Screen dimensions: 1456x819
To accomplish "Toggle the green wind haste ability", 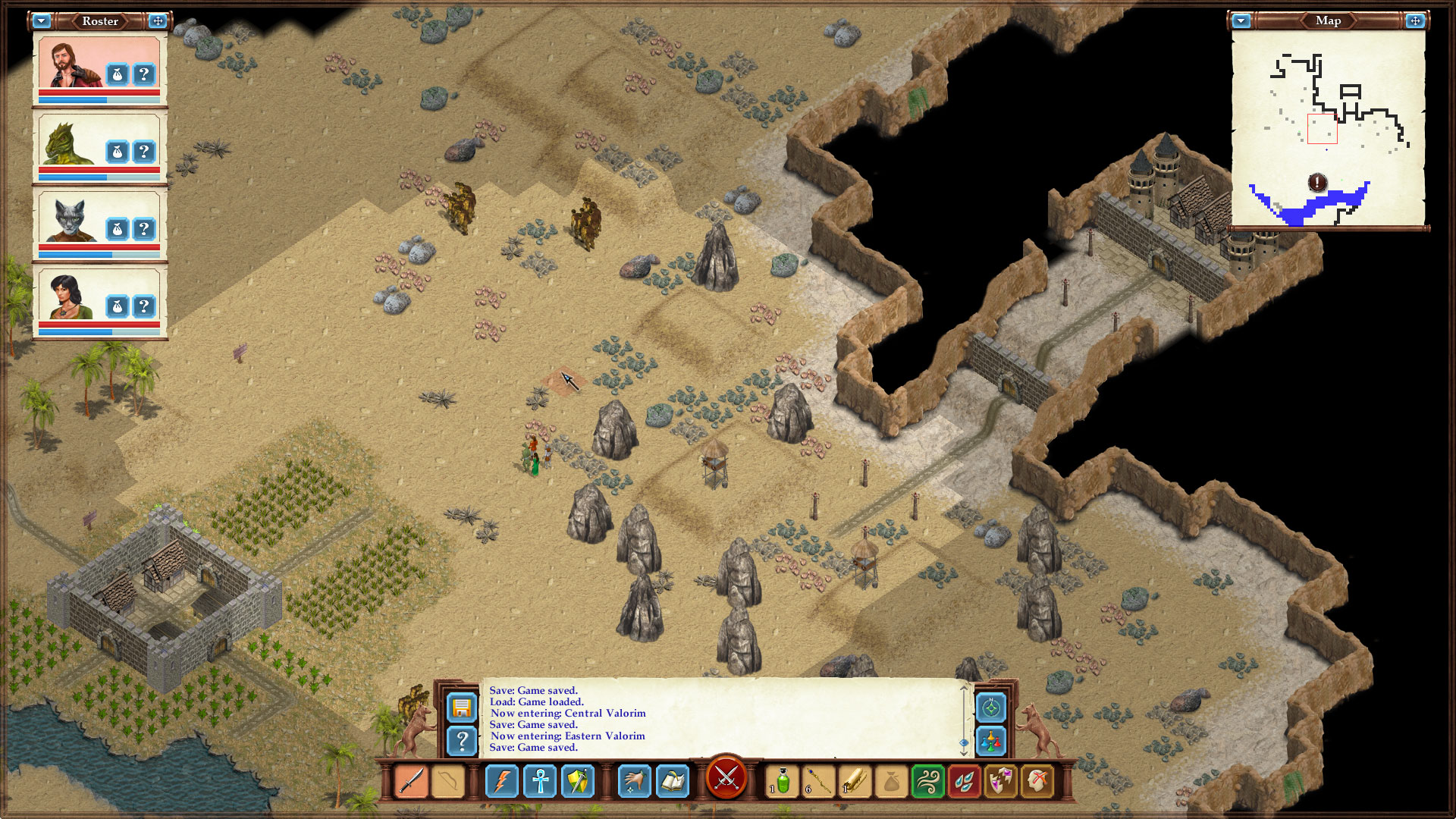I will point(928,781).
